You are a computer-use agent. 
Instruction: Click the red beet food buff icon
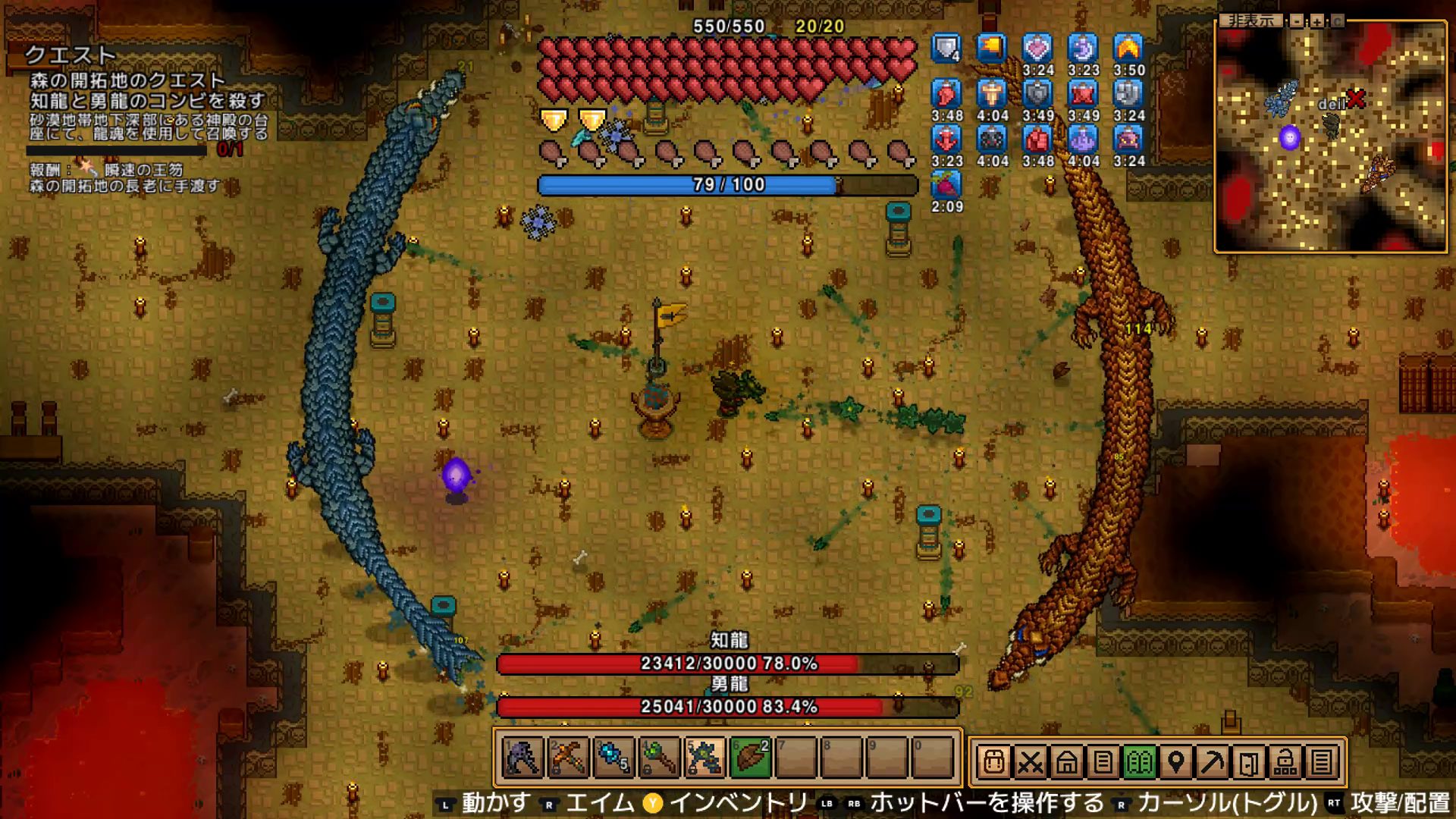click(x=946, y=185)
